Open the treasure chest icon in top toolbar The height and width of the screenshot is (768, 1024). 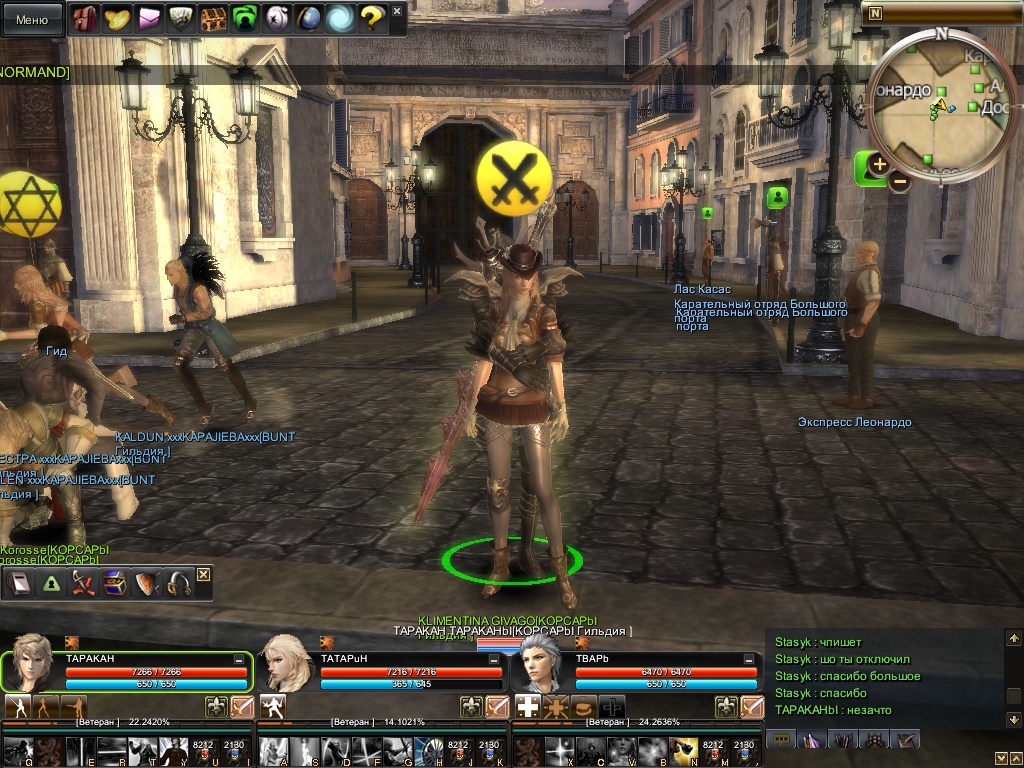pos(212,17)
